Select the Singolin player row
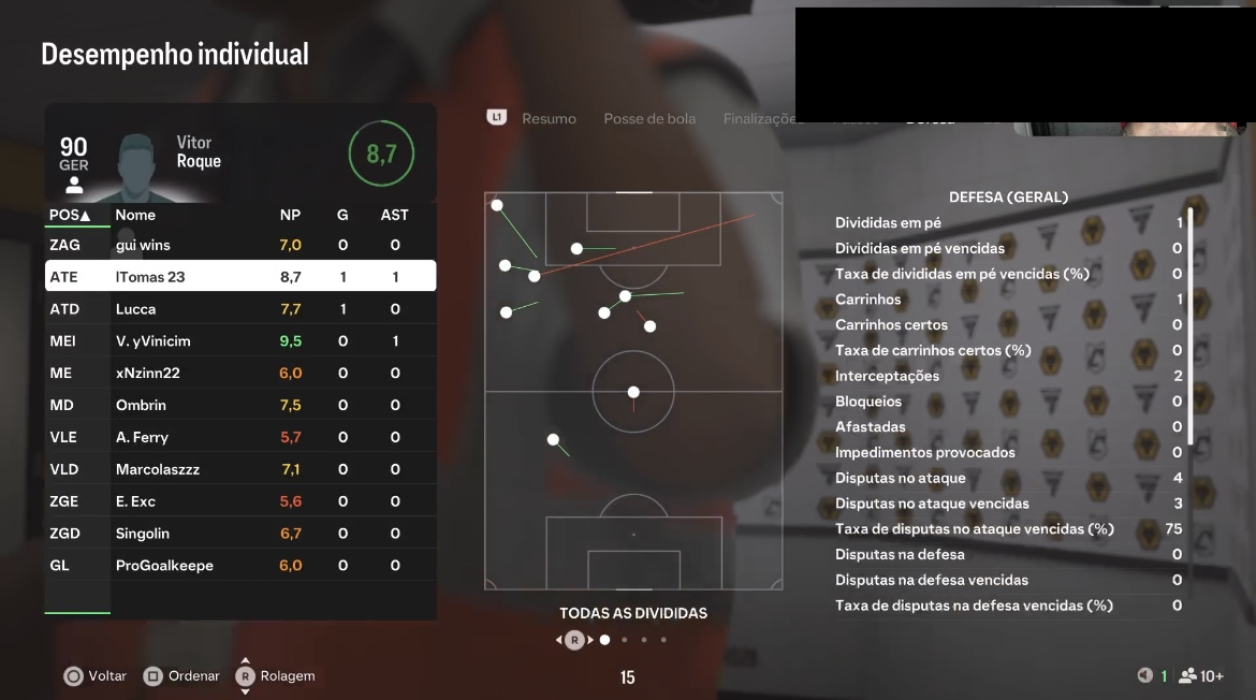Viewport: 1256px width, 700px height. tap(240, 533)
